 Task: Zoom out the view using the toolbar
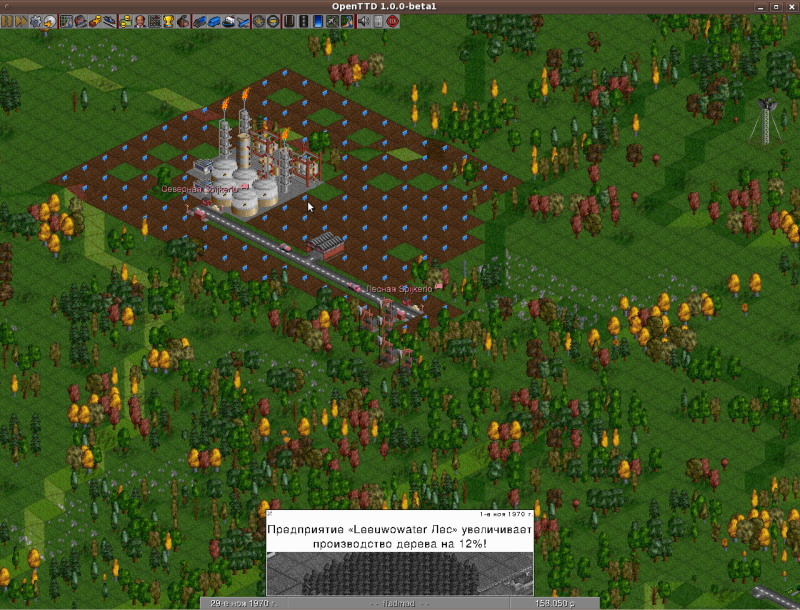[273, 20]
